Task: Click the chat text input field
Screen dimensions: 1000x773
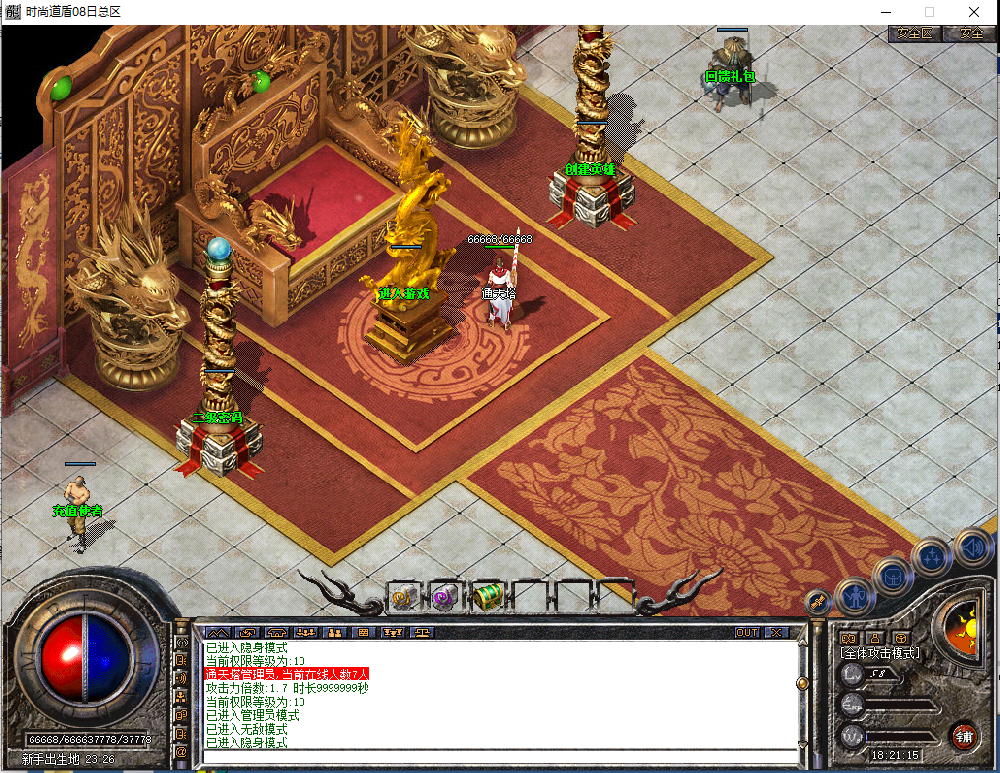Action: pyautogui.click(x=500, y=755)
